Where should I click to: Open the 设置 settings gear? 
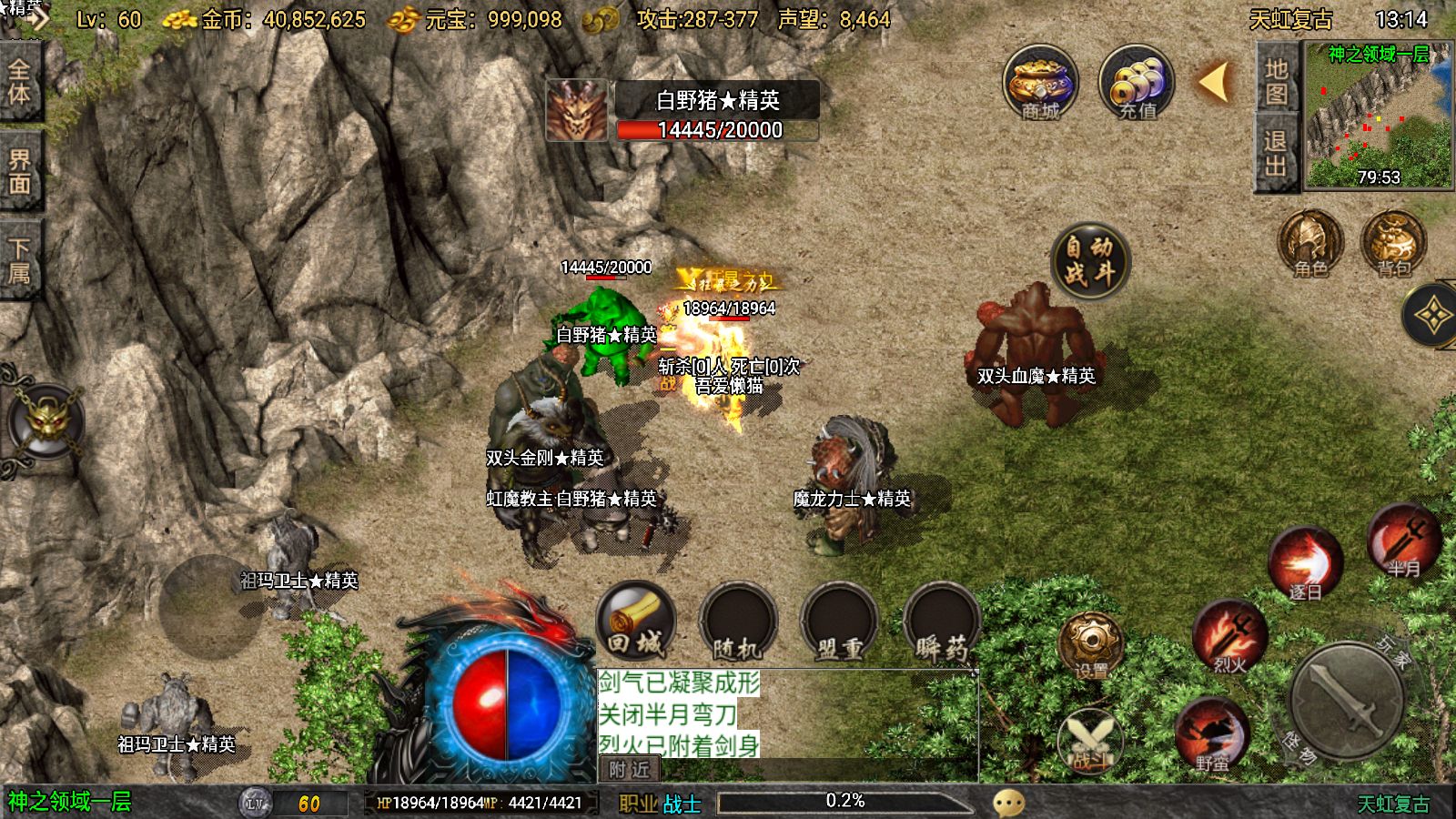click(x=1090, y=646)
